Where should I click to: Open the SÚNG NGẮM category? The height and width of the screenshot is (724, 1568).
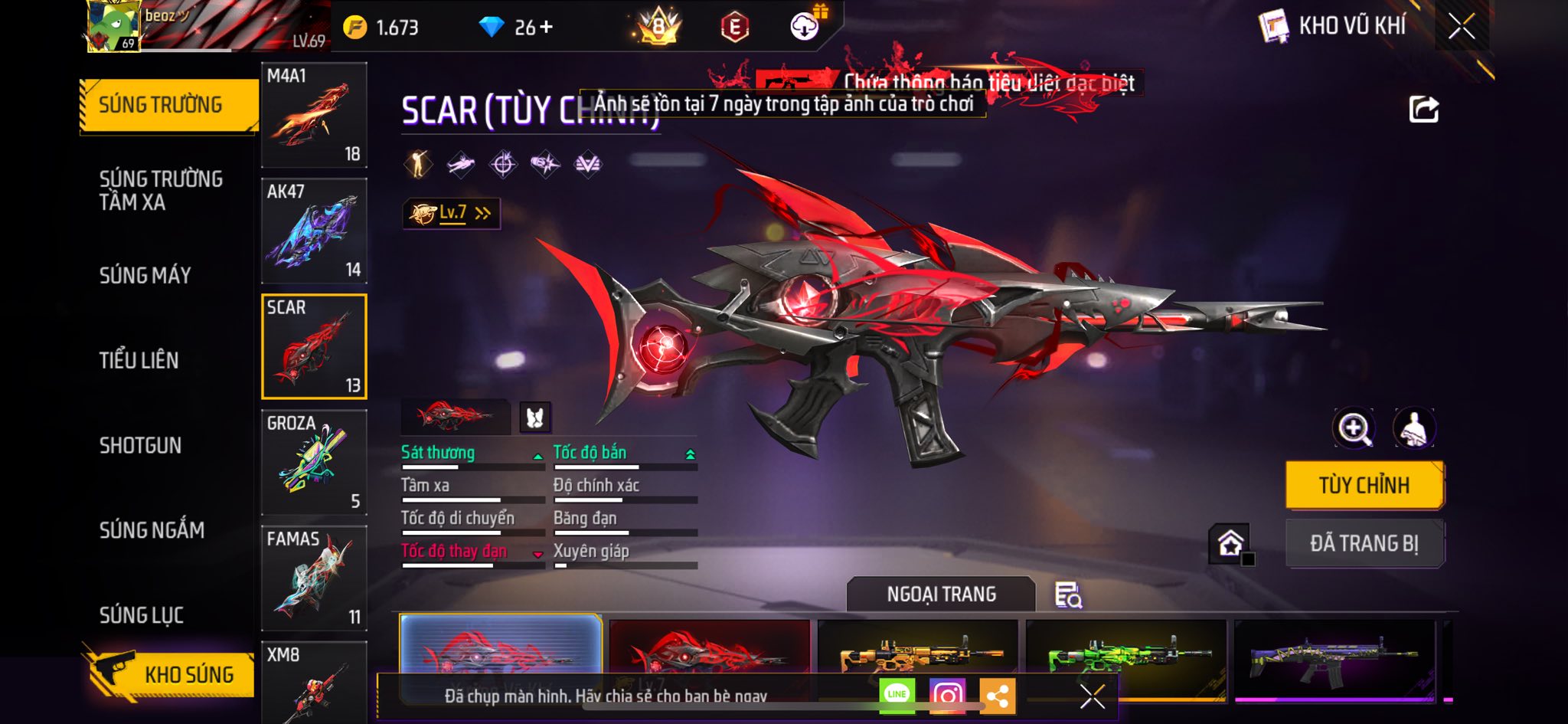tap(152, 530)
